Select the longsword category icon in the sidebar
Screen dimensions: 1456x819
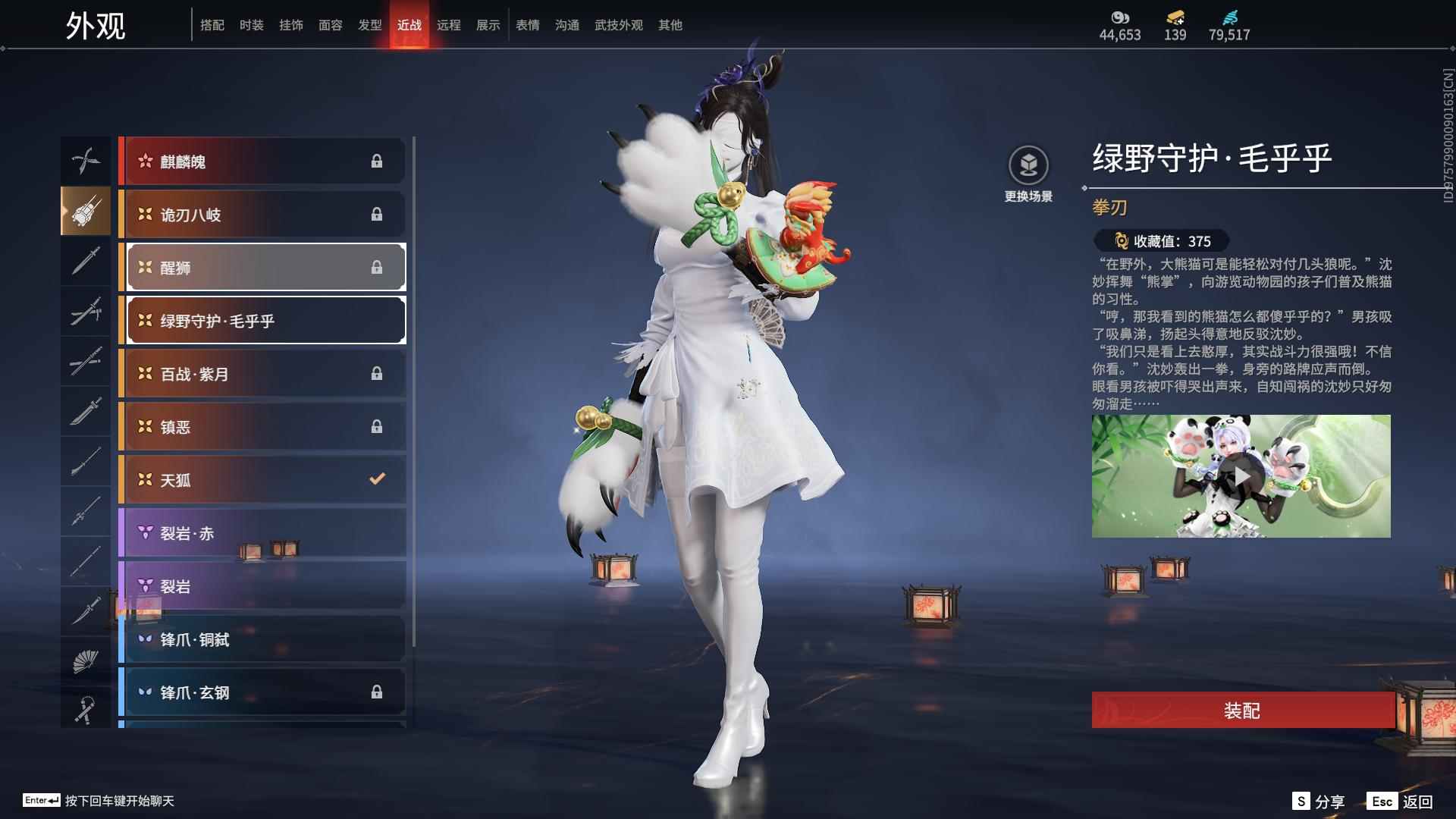[x=86, y=261]
